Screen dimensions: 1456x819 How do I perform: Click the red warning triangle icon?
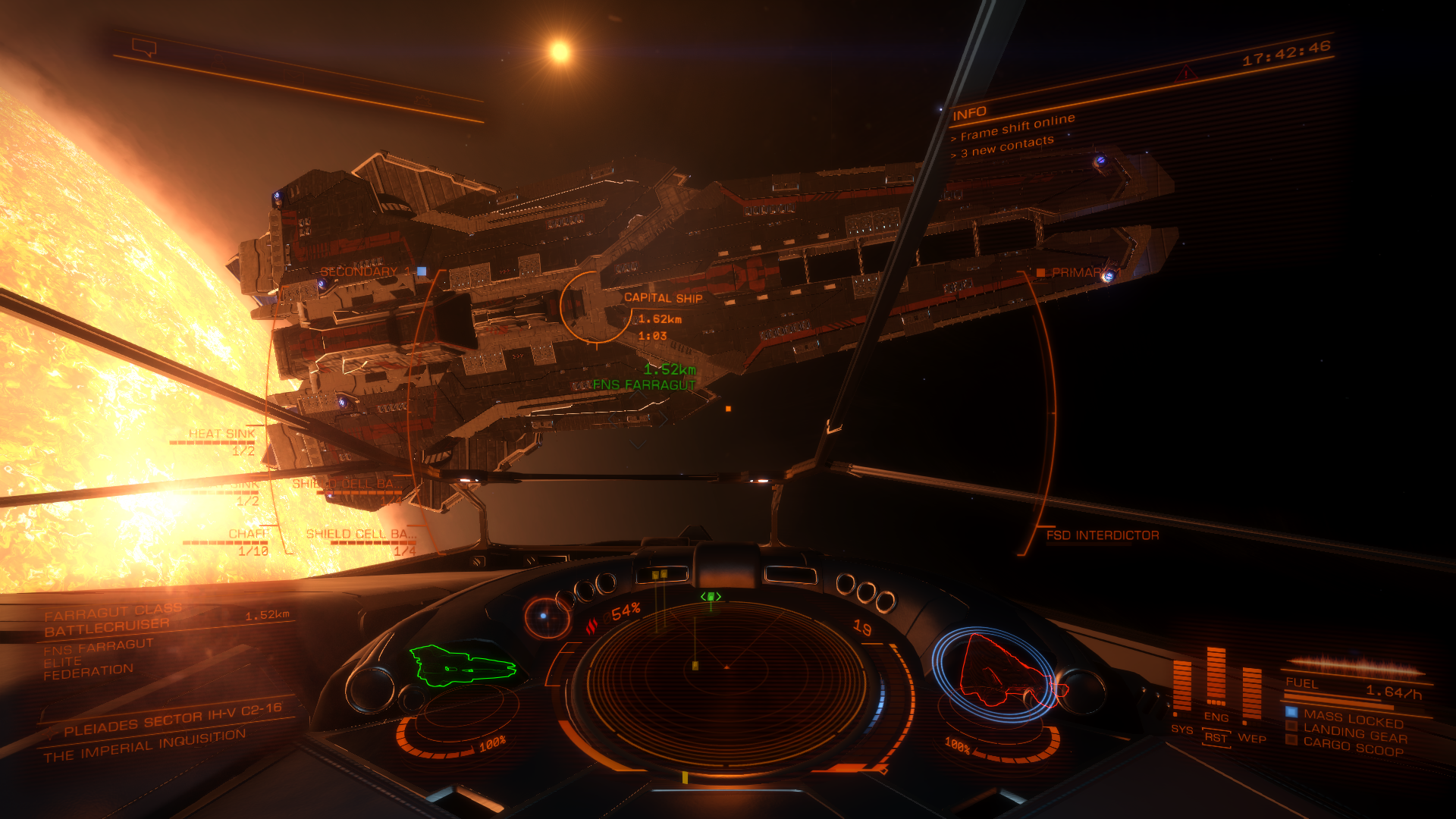click(x=1185, y=74)
